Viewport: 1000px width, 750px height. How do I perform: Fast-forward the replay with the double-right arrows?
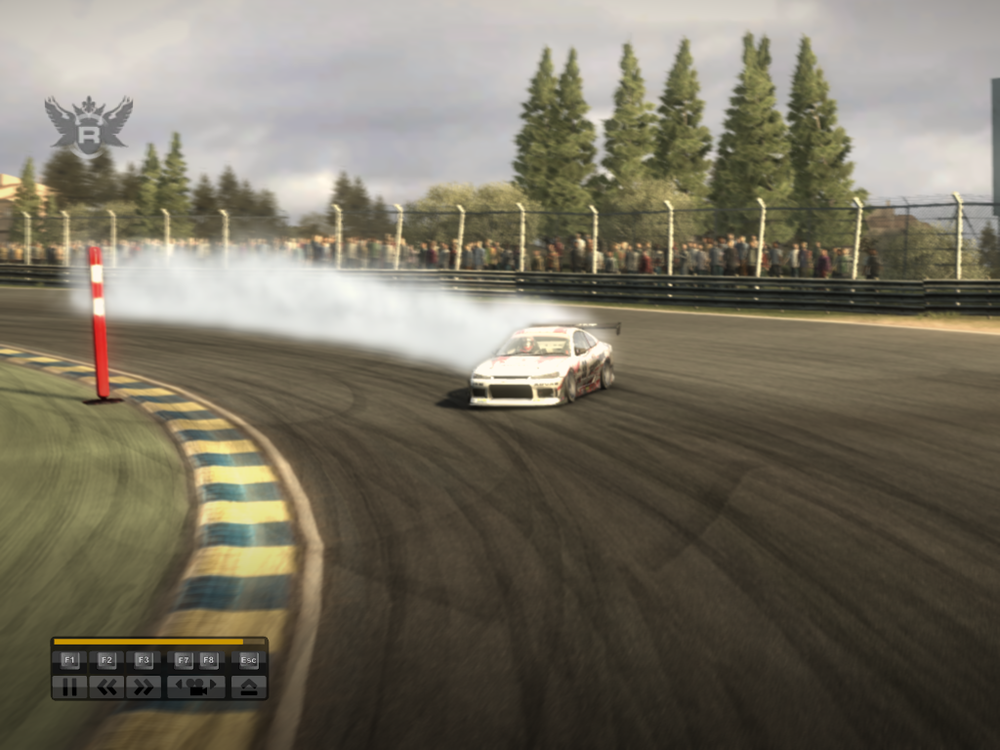click(143, 687)
